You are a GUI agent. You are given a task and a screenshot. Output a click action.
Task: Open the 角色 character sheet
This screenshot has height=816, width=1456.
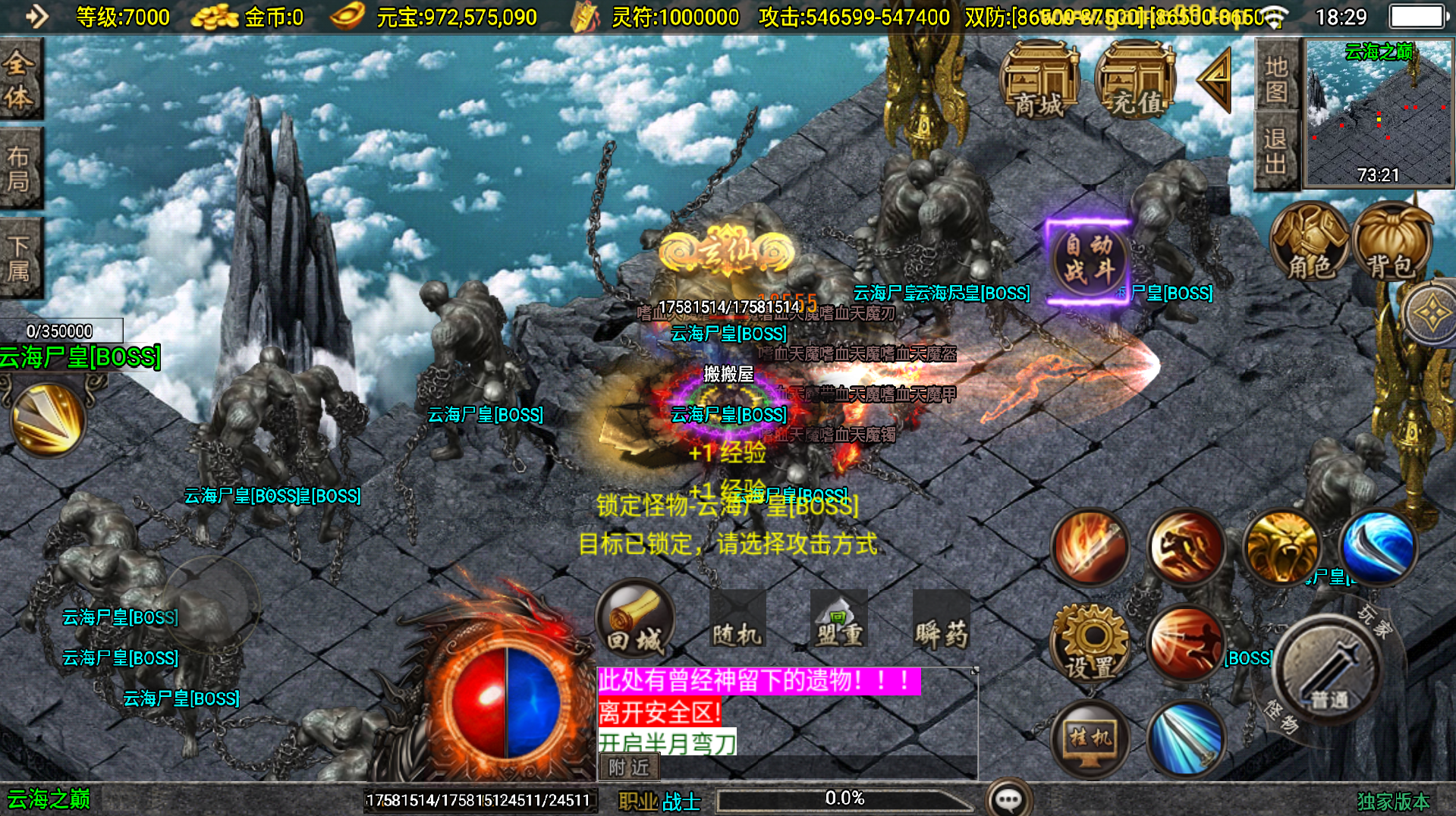tap(1310, 243)
